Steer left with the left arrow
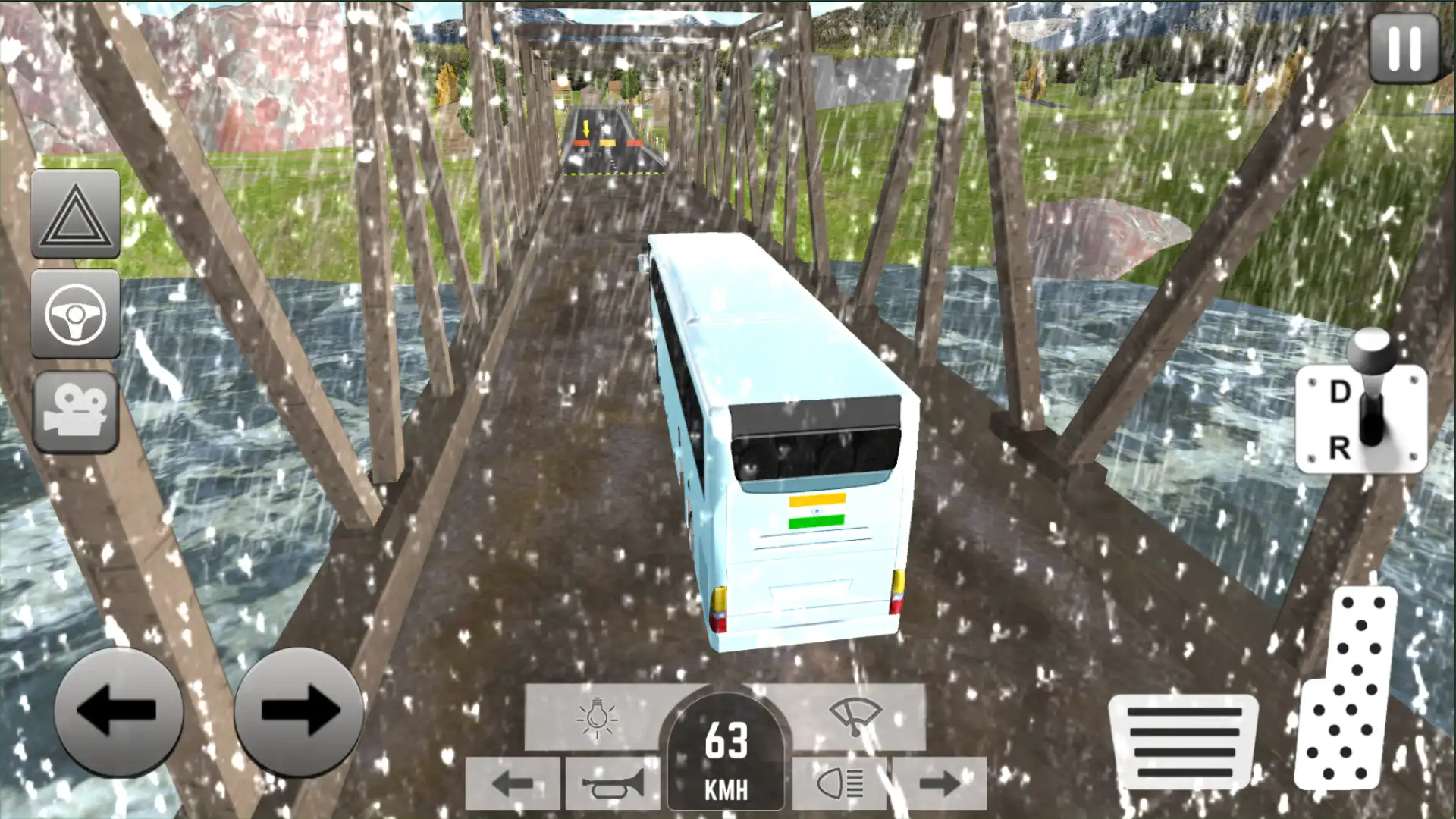 (x=118, y=711)
